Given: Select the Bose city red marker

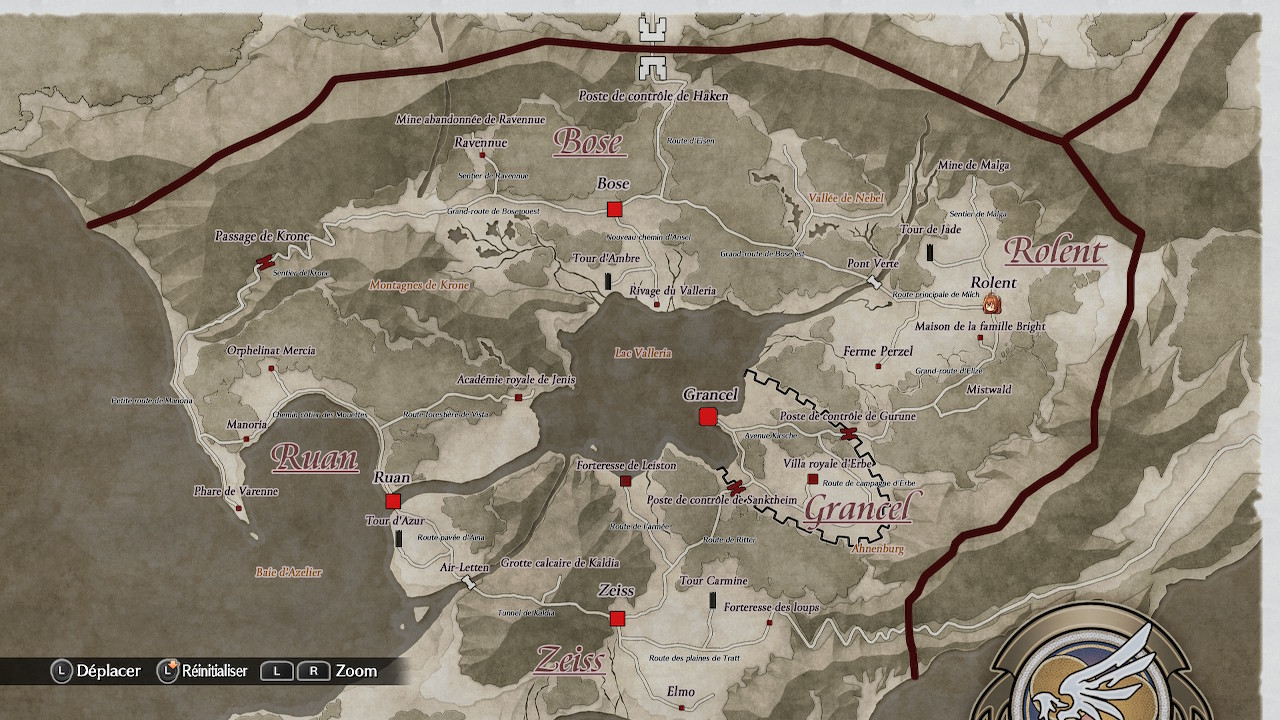Looking at the screenshot, I should 614,209.
